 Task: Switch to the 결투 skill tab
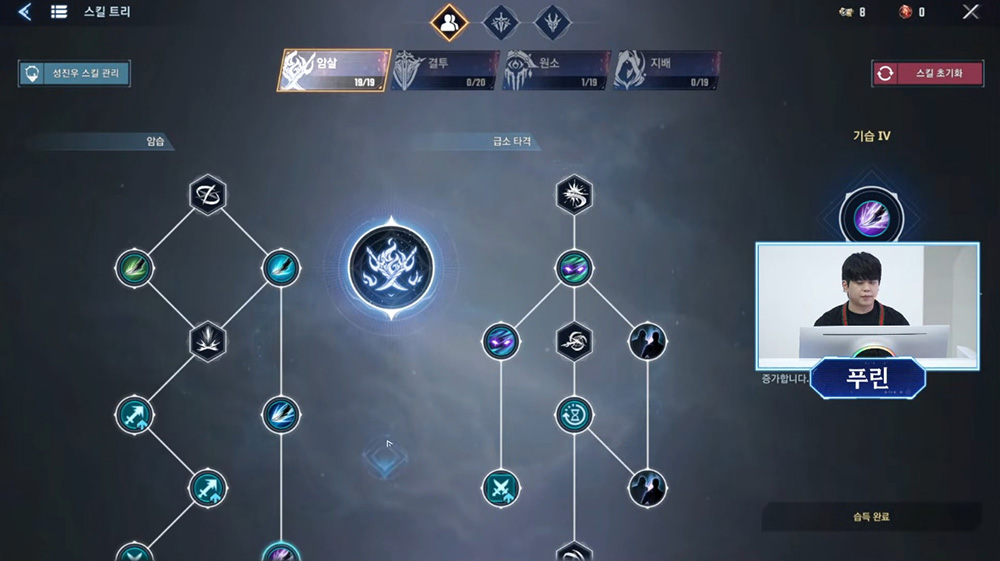pos(444,70)
